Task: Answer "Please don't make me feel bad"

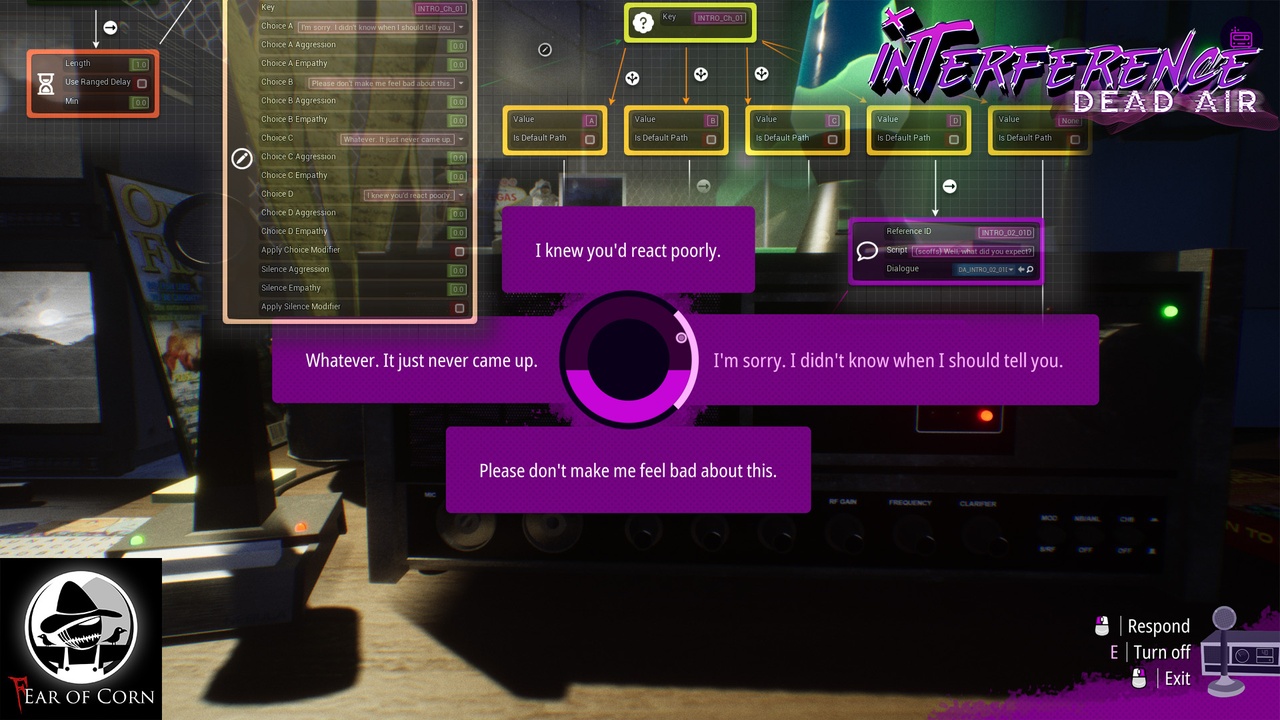Action: (628, 470)
